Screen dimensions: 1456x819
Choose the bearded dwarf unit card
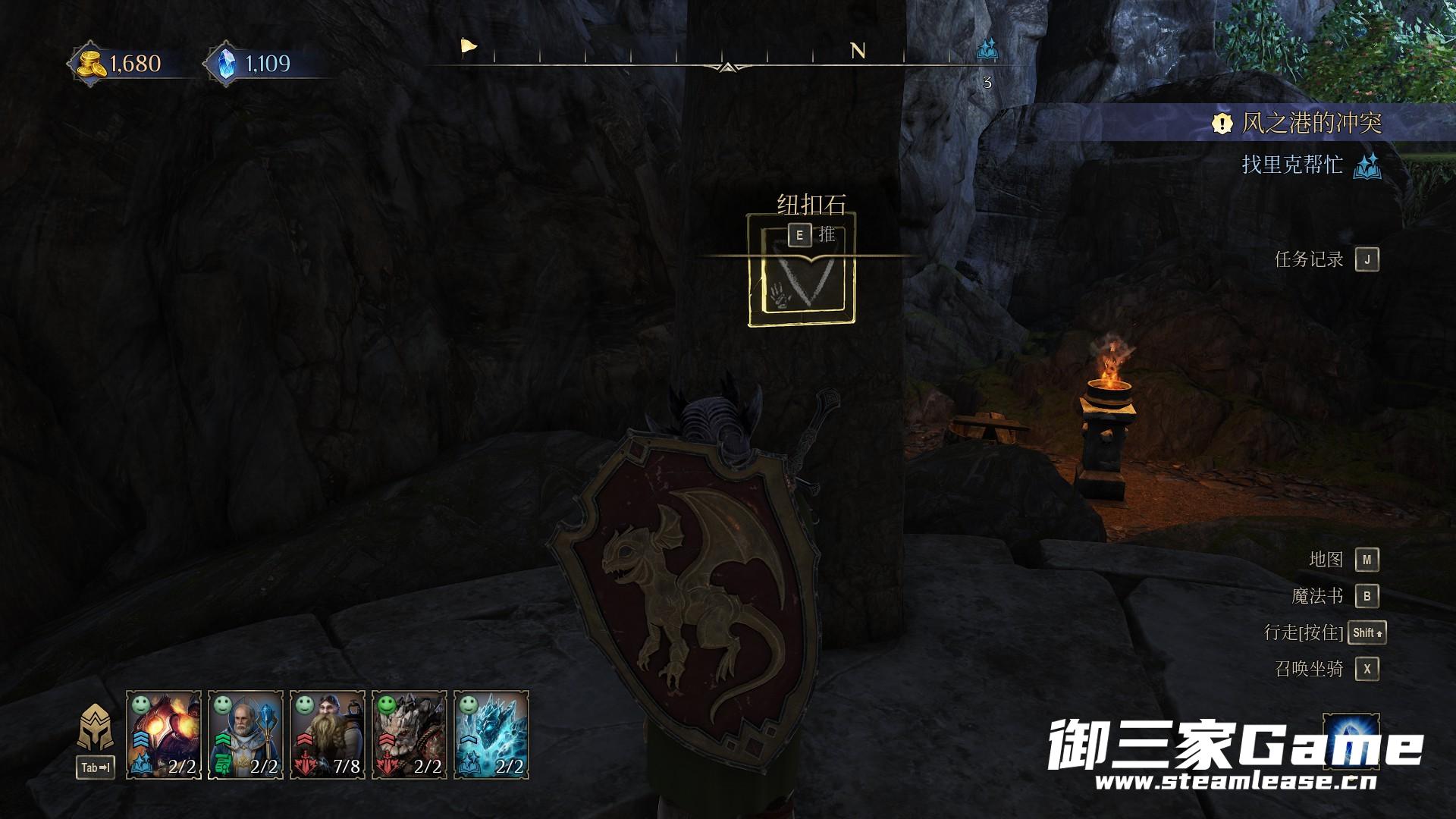click(x=328, y=734)
